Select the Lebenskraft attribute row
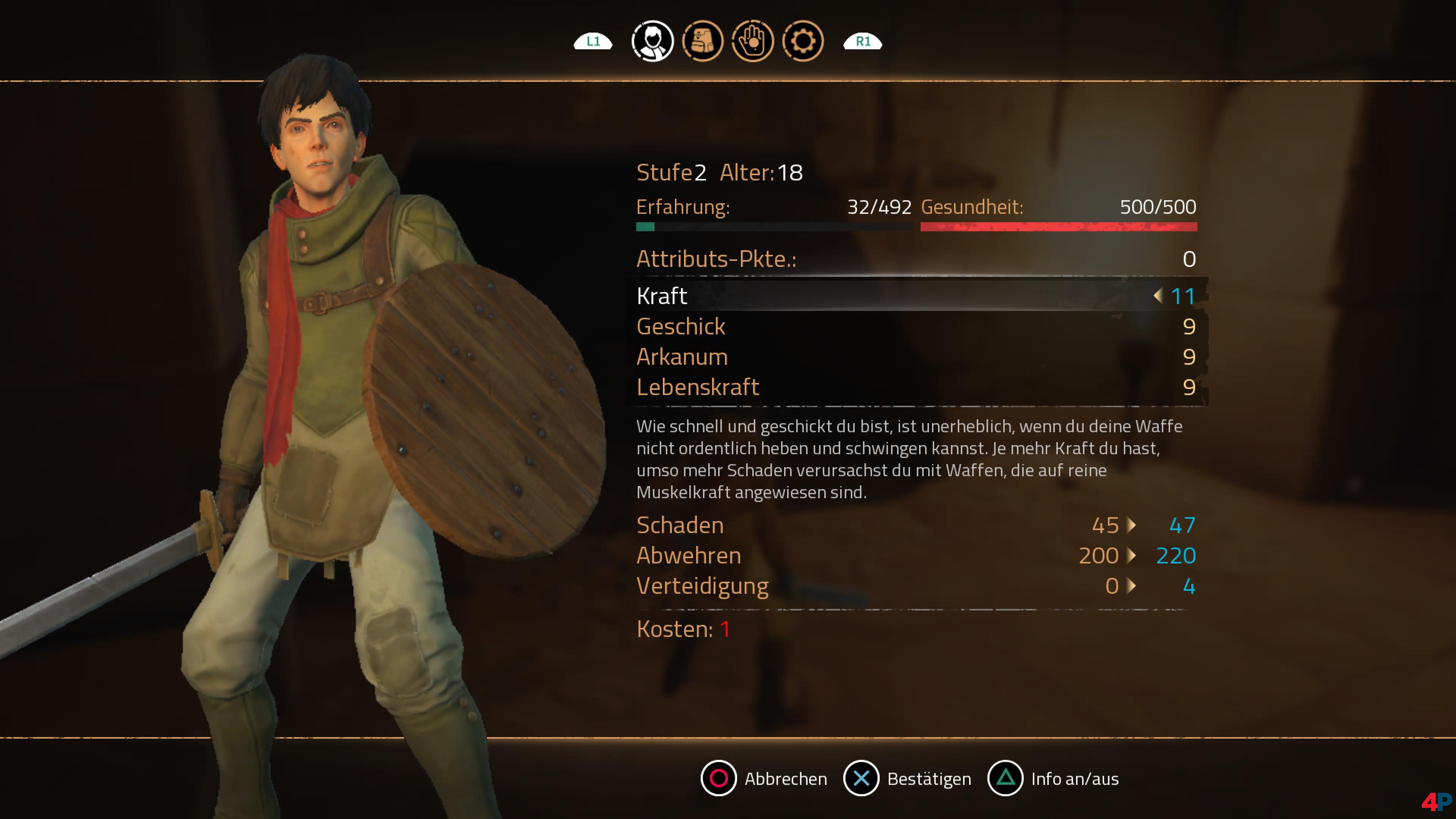The image size is (1456, 819). pyautogui.click(x=916, y=388)
